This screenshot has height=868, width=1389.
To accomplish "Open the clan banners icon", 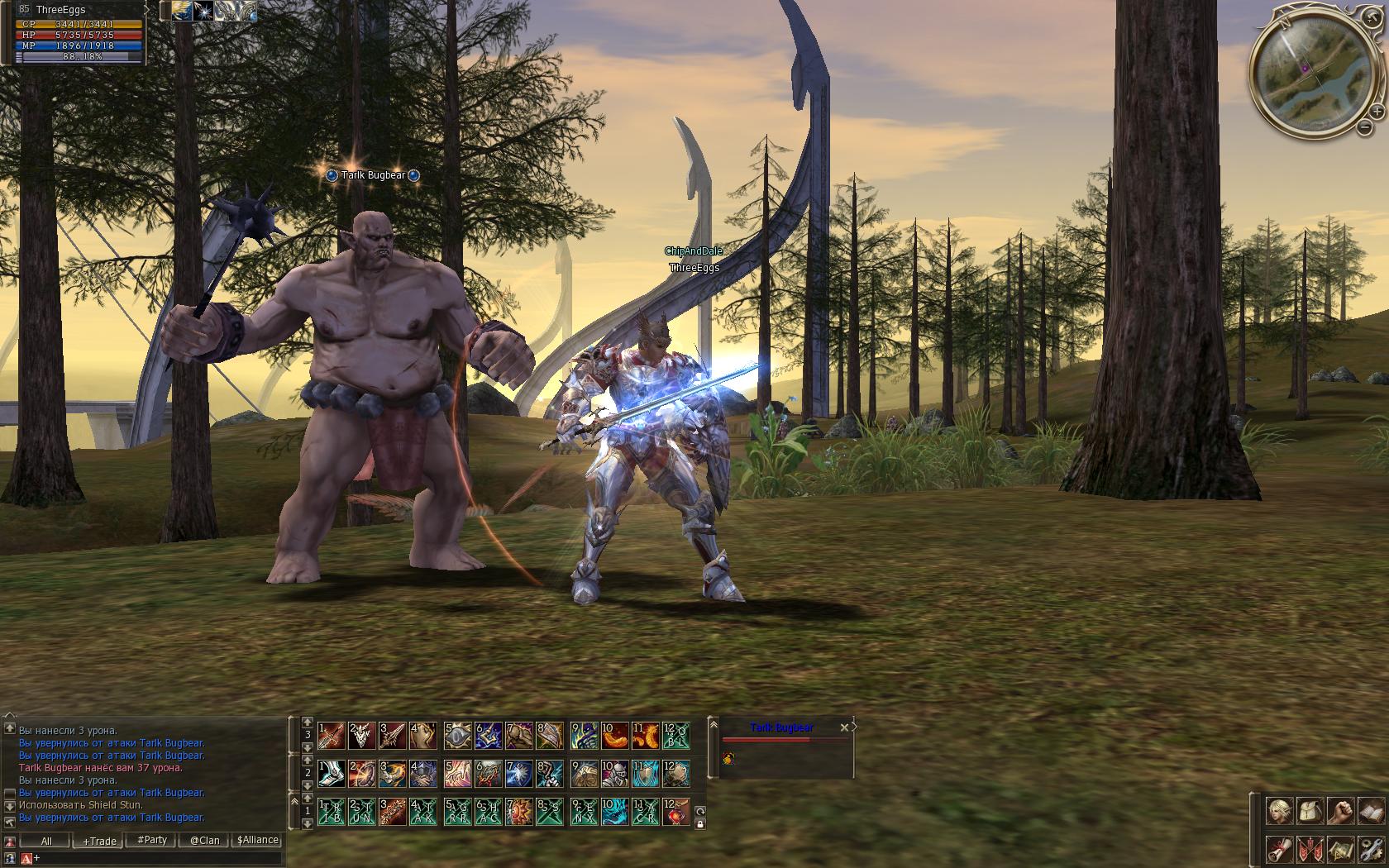I will pyautogui.click(x=1310, y=848).
